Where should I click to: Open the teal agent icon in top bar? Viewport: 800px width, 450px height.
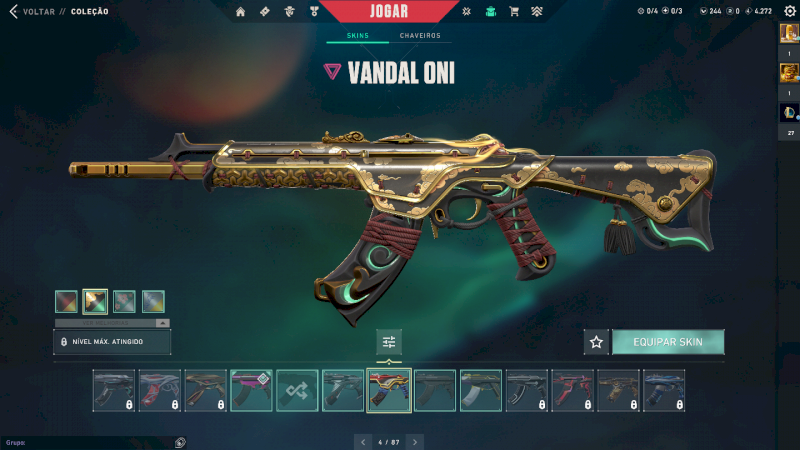pos(490,12)
